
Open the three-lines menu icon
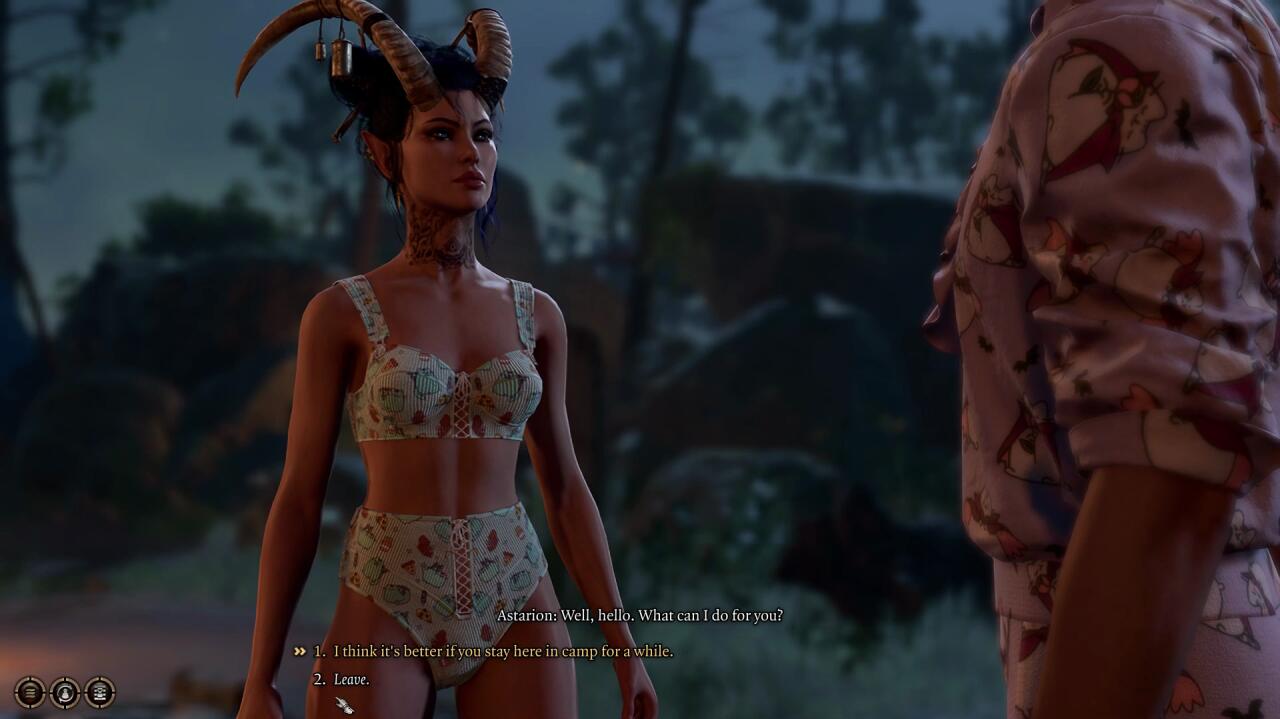pos(30,691)
